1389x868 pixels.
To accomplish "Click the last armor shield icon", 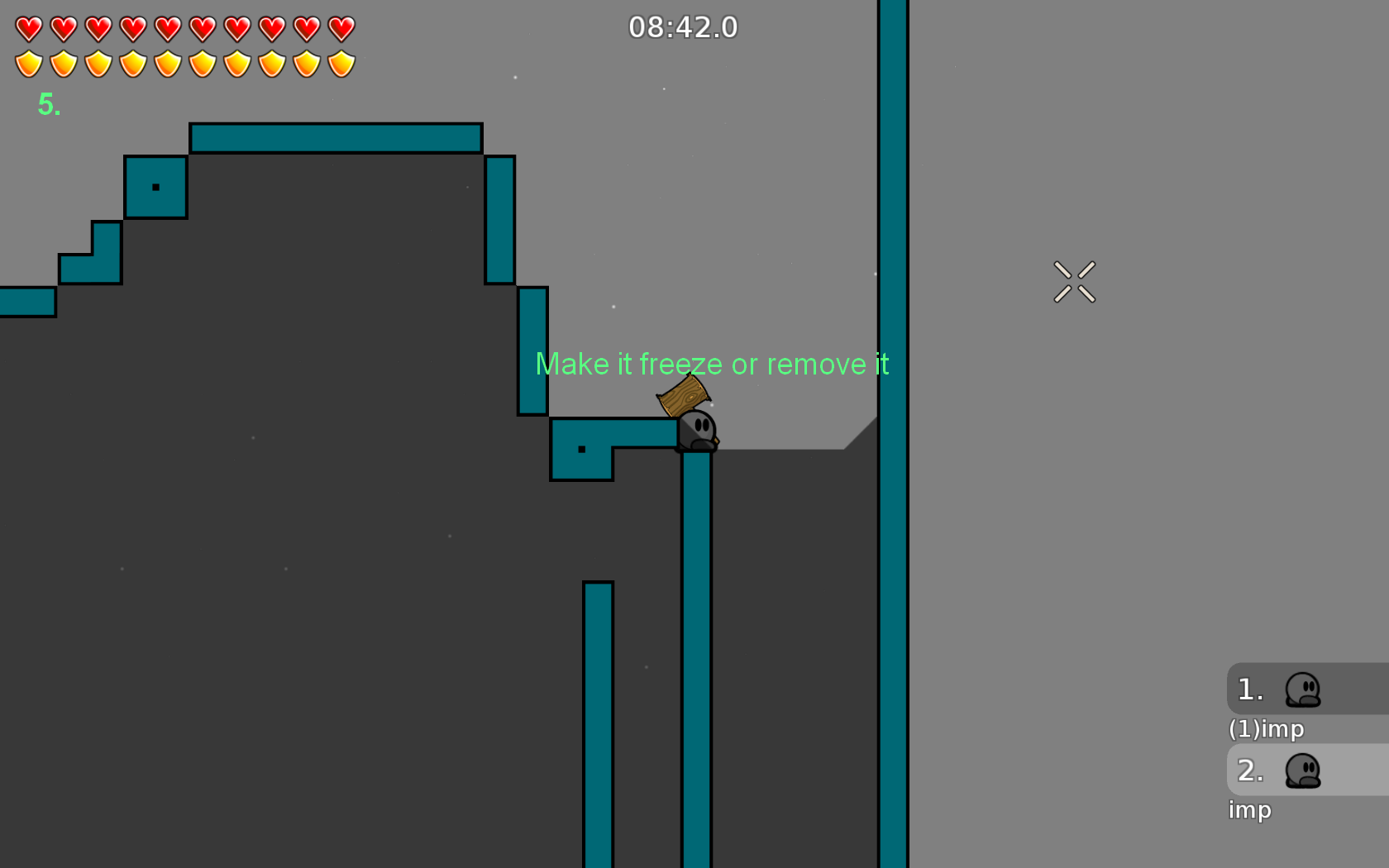I will click(x=341, y=62).
